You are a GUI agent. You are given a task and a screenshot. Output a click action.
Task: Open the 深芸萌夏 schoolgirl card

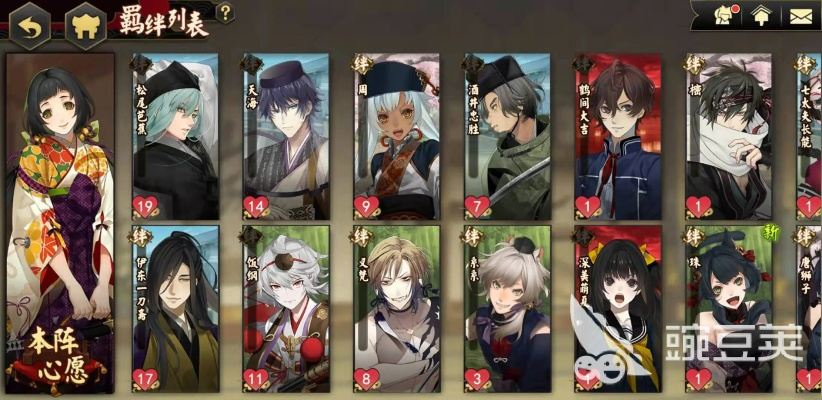617,309
